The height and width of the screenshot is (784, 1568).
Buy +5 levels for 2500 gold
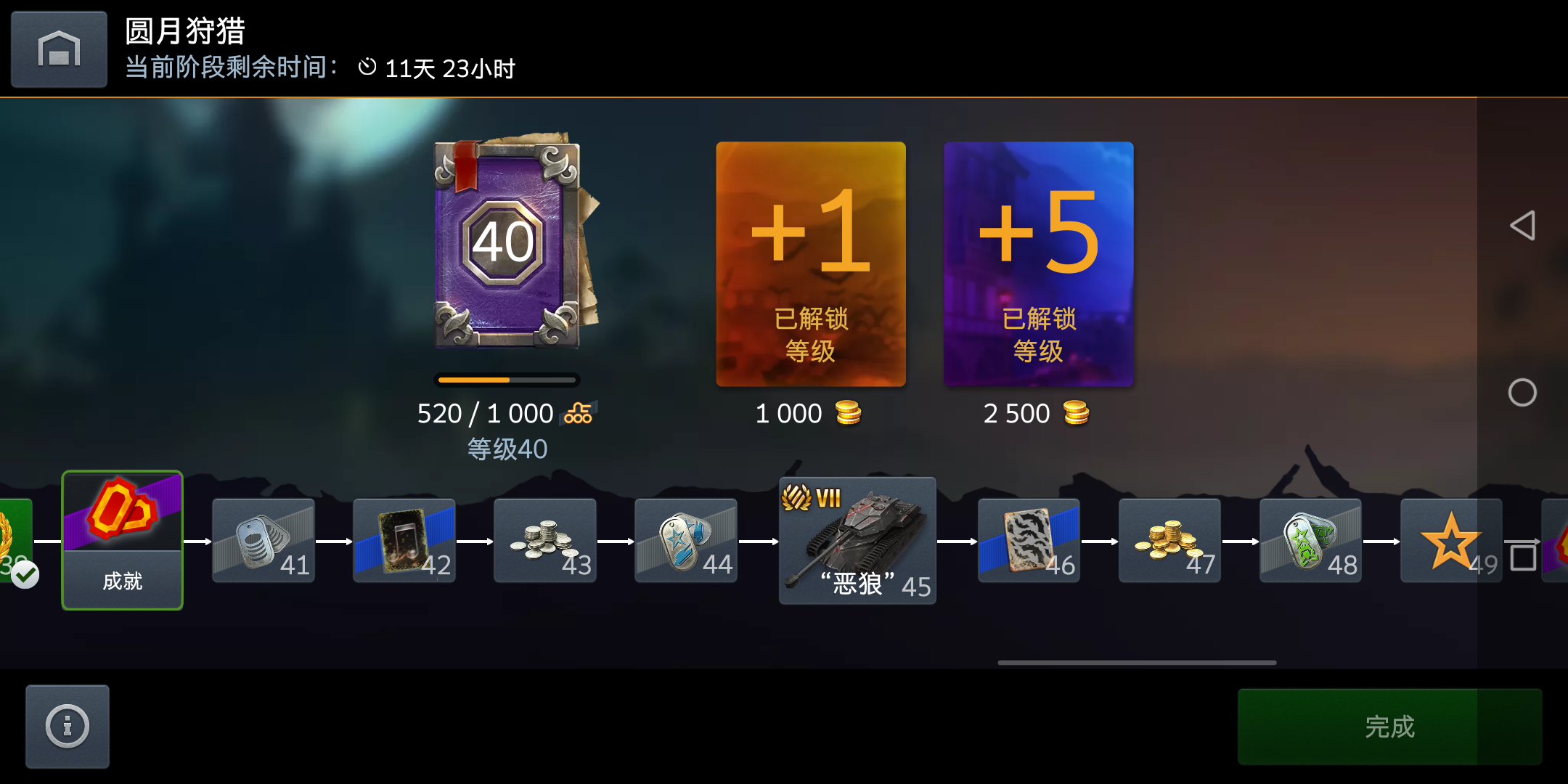(x=1038, y=265)
